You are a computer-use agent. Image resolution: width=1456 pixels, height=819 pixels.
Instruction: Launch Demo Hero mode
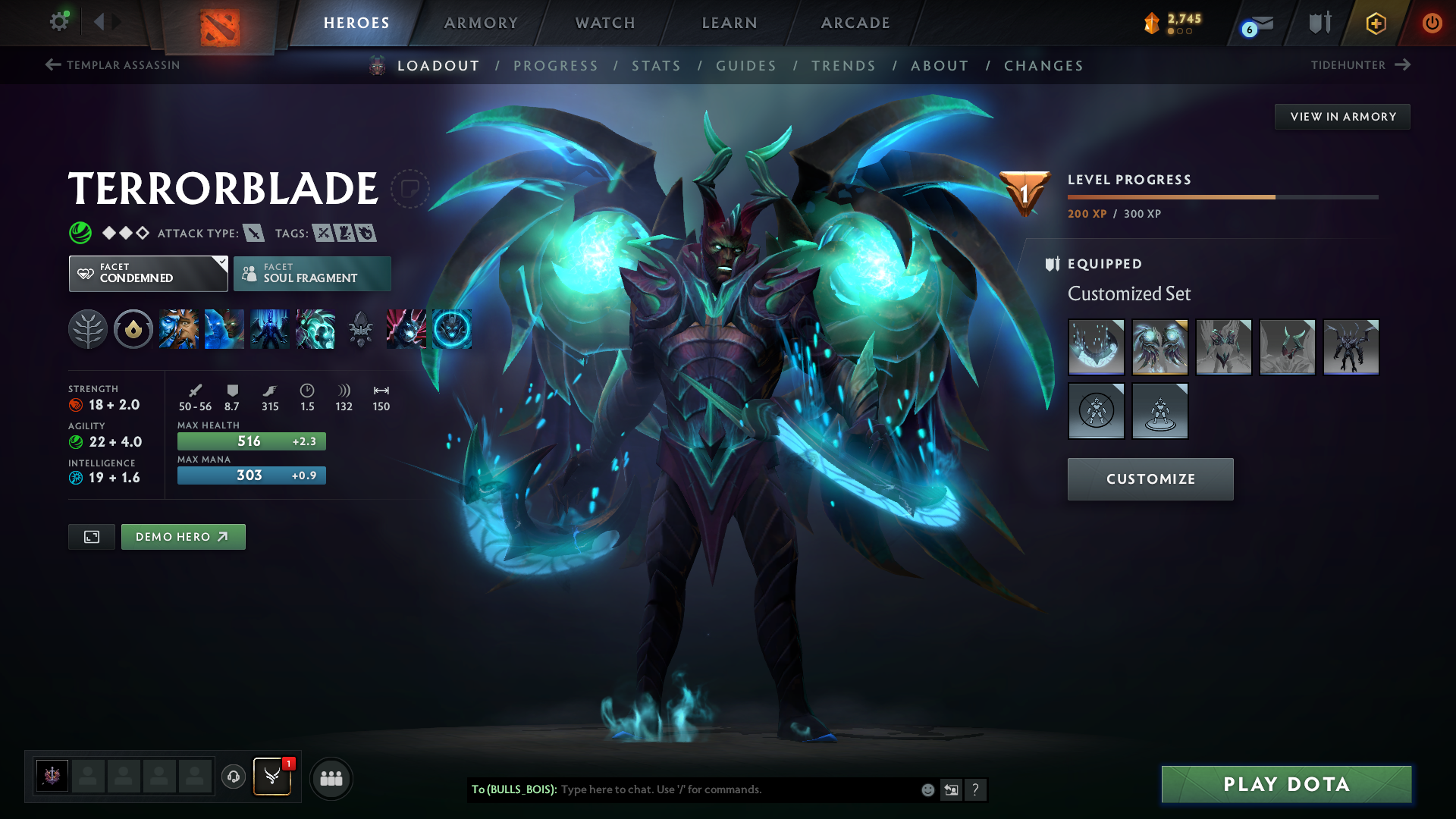[x=183, y=537]
